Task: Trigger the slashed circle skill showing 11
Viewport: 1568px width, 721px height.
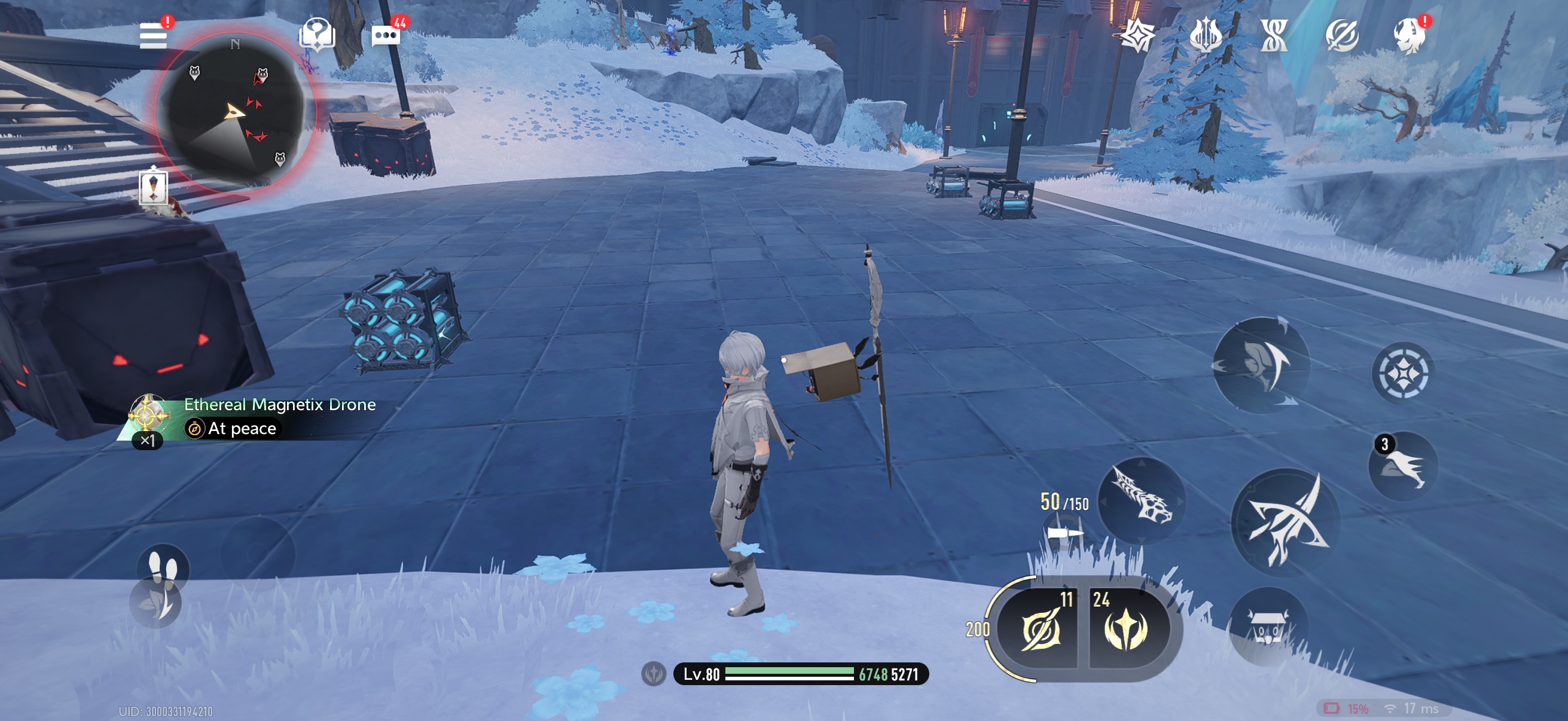Action: pyautogui.click(x=1041, y=629)
